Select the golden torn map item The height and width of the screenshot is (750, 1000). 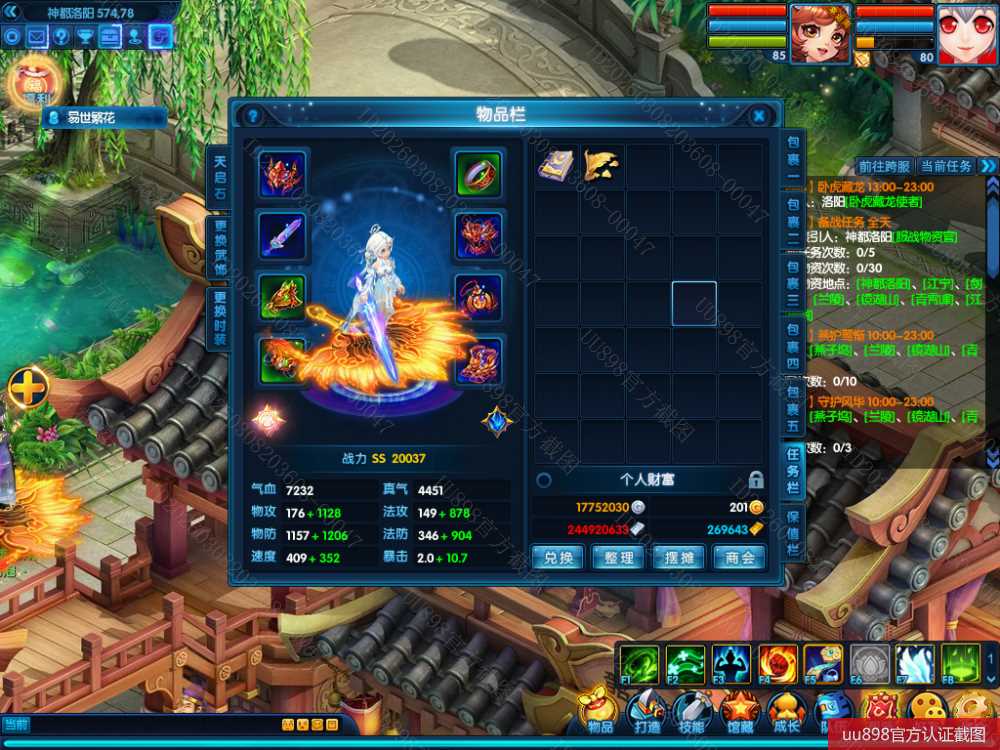(x=602, y=166)
